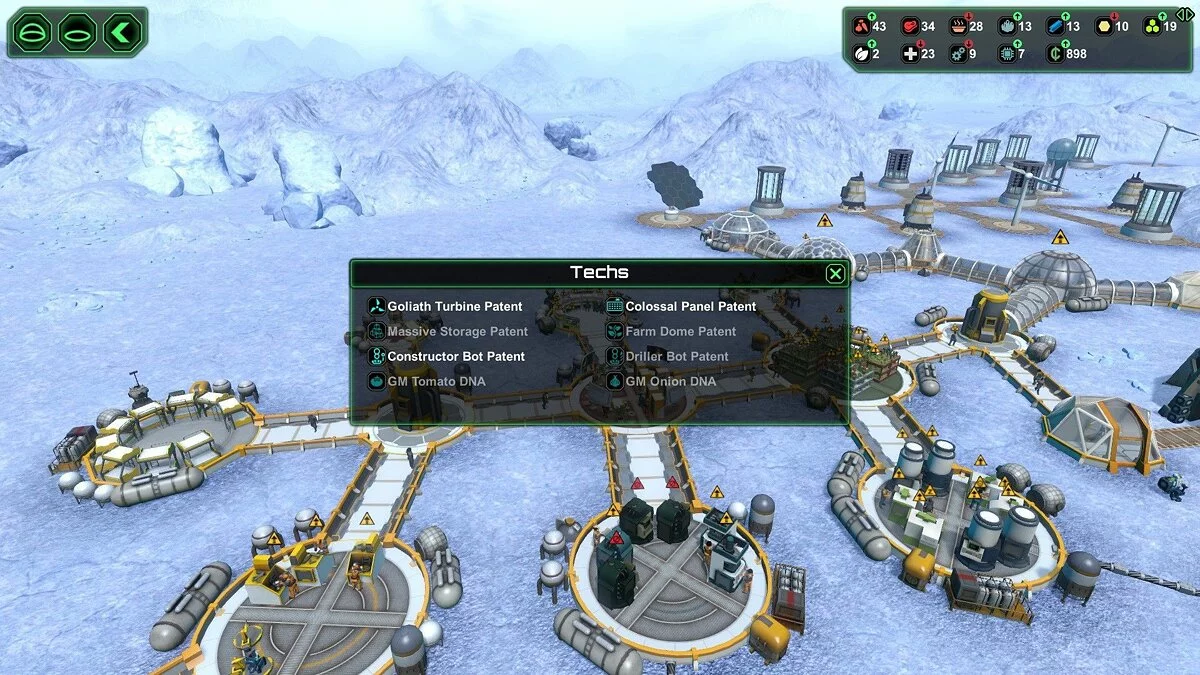
Task: Choose Colossal Panel Patent
Action: point(690,307)
